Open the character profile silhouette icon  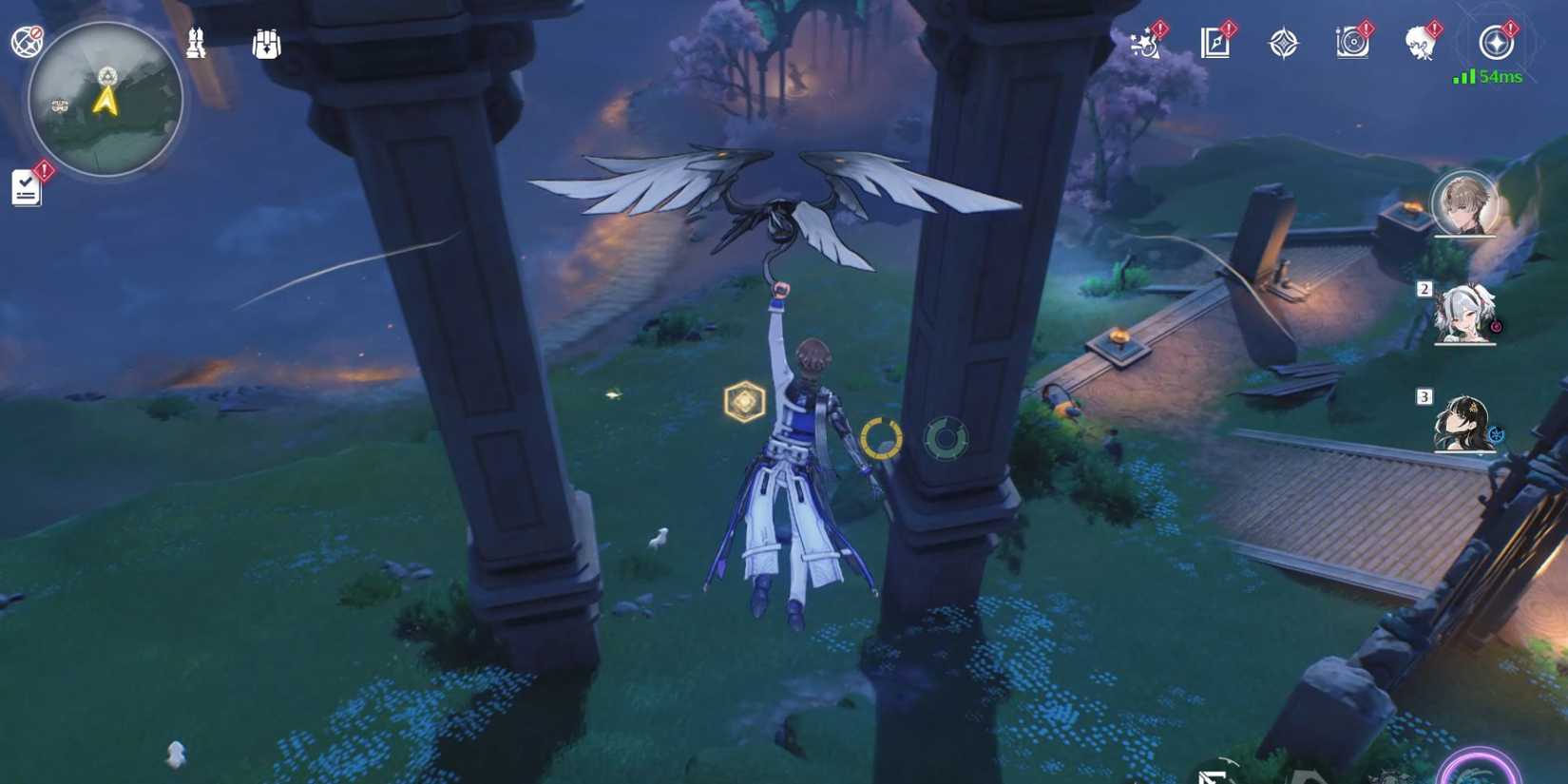tap(1419, 43)
